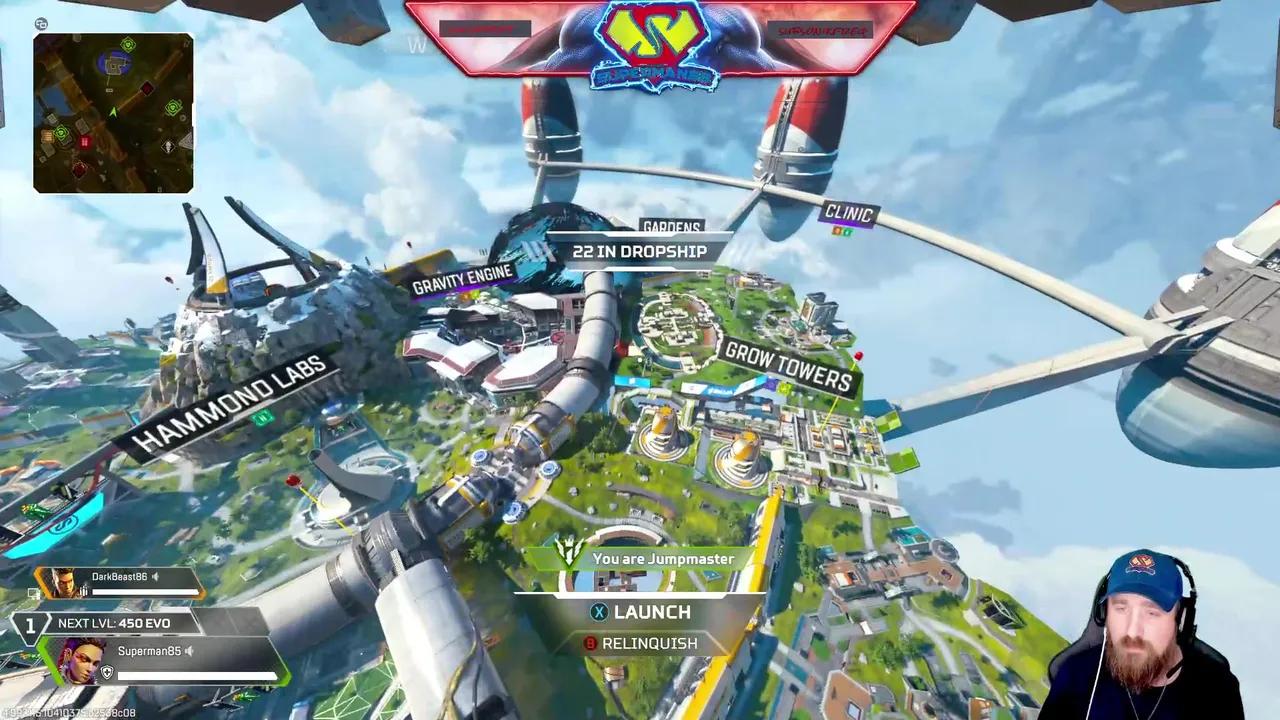Select the Hammond Labs location label
Viewport: 1280px width, 720px height.
tap(230, 402)
